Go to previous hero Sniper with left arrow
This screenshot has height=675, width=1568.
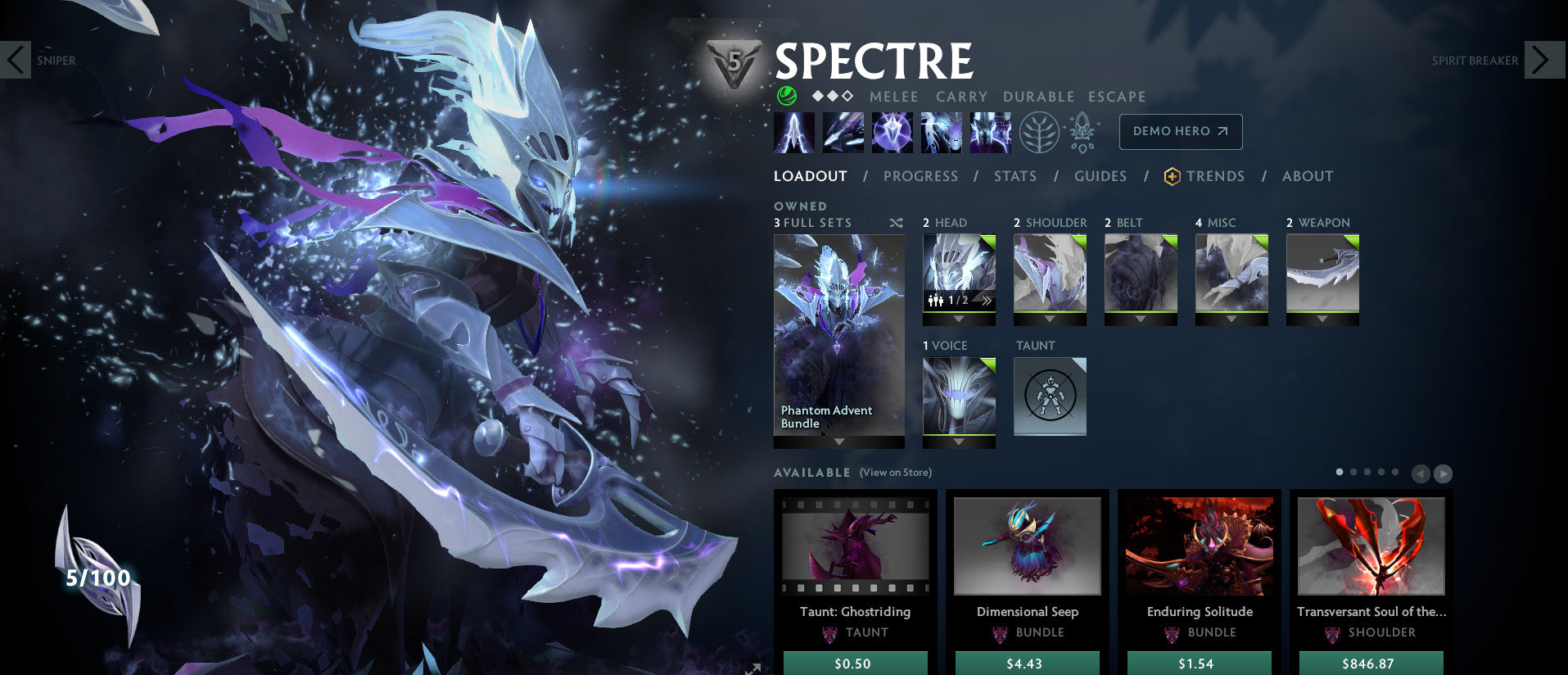pyautogui.click(x=16, y=60)
